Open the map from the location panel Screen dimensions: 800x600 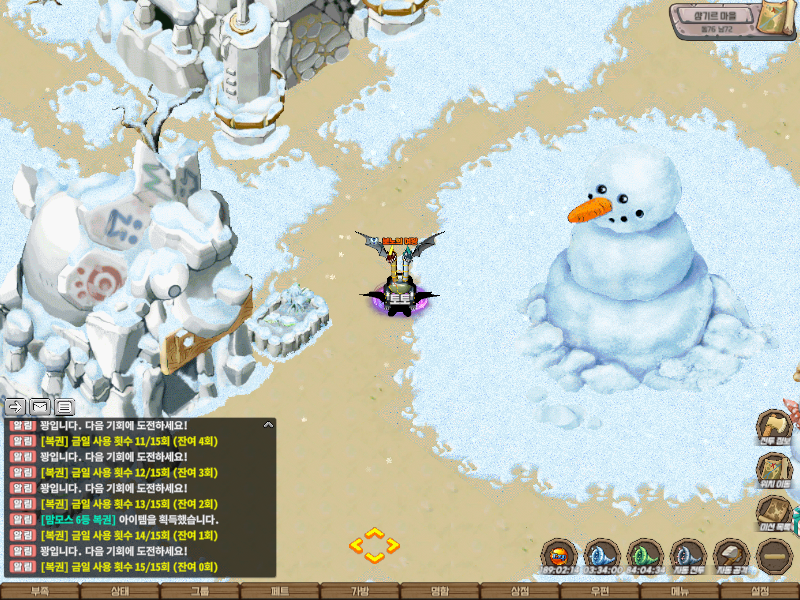(x=773, y=19)
